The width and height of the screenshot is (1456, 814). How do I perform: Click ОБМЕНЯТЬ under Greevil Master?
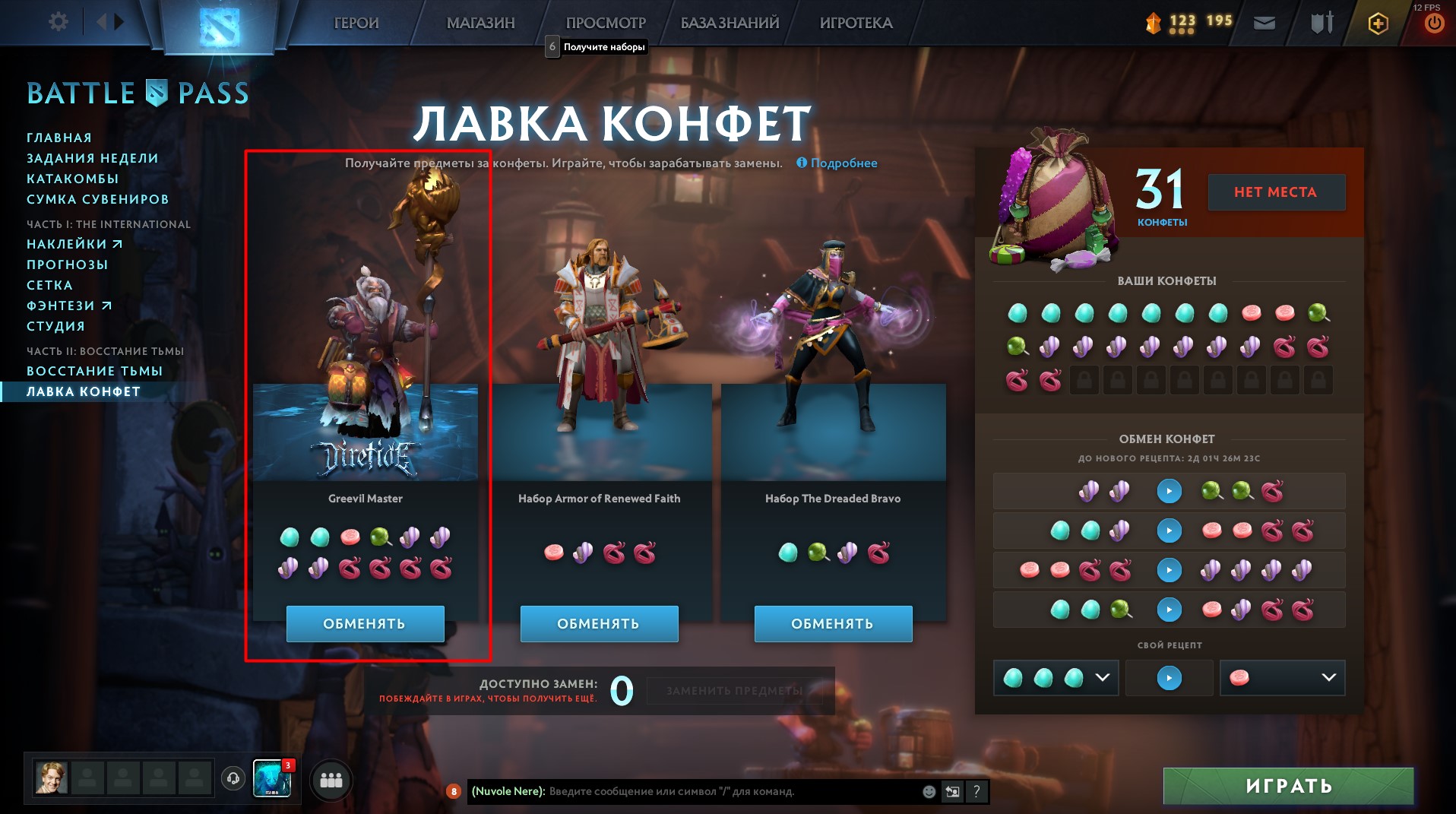tap(366, 623)
